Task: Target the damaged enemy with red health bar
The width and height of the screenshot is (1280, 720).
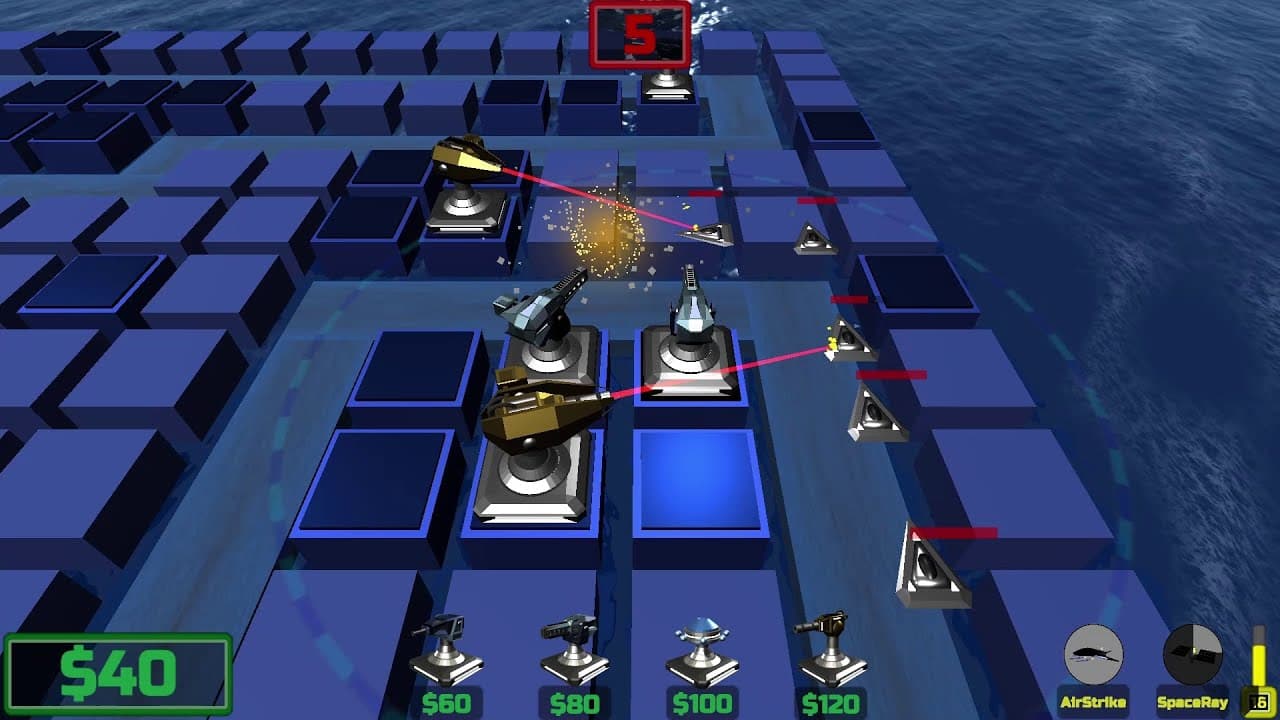Action: (712, 232)
